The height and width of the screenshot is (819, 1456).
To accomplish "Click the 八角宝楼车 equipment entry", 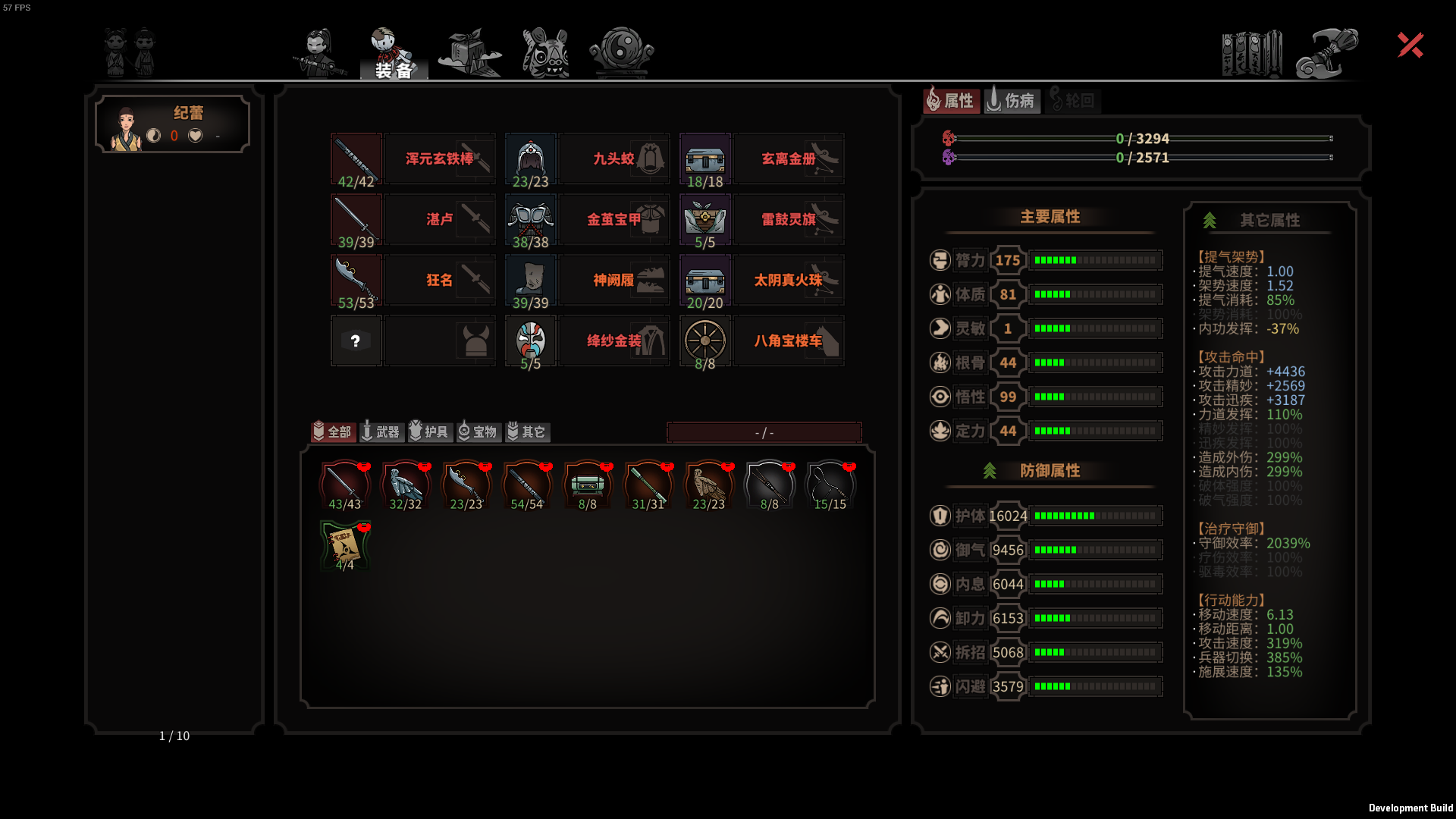I will 789,340.
